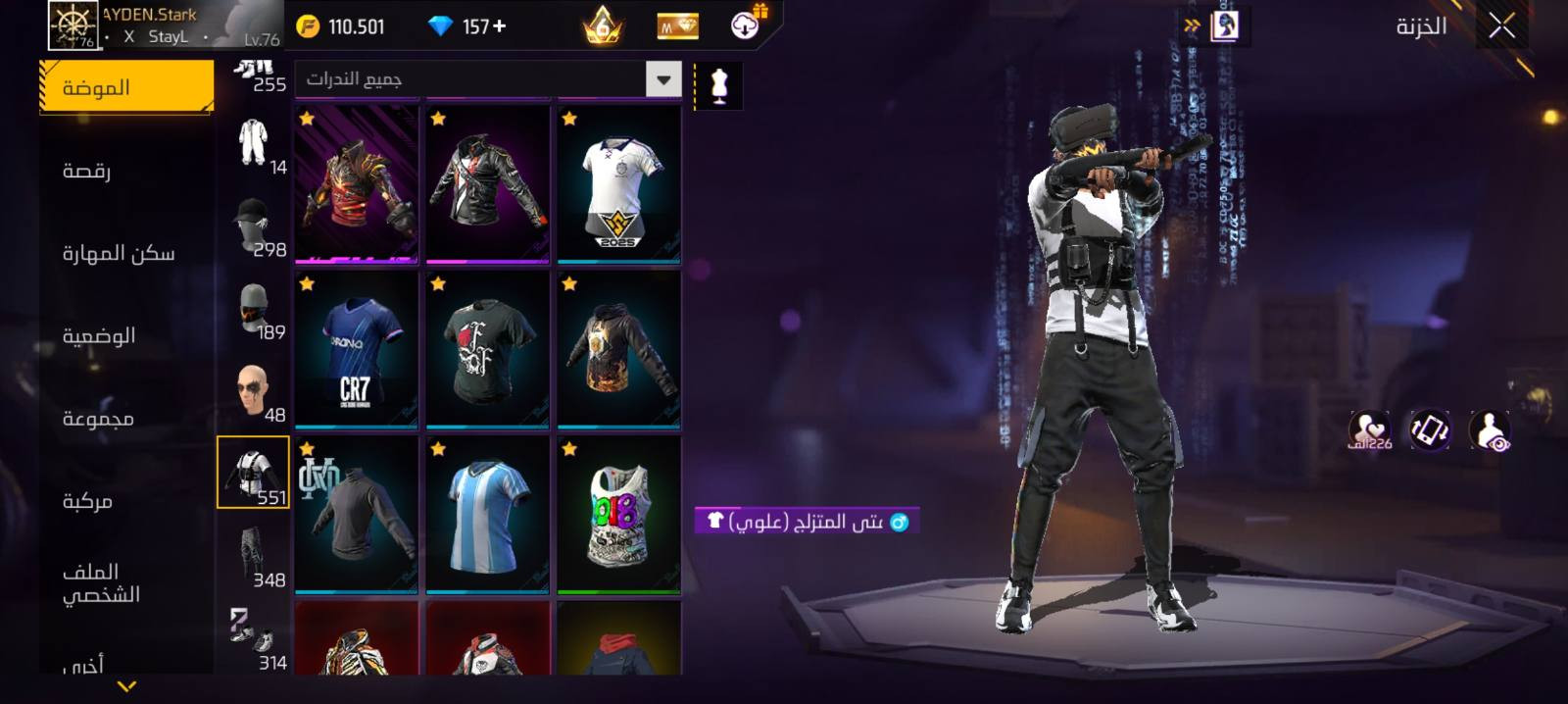
Task: Open the مركبة vehicle tab
Action: tap(87, 501)
